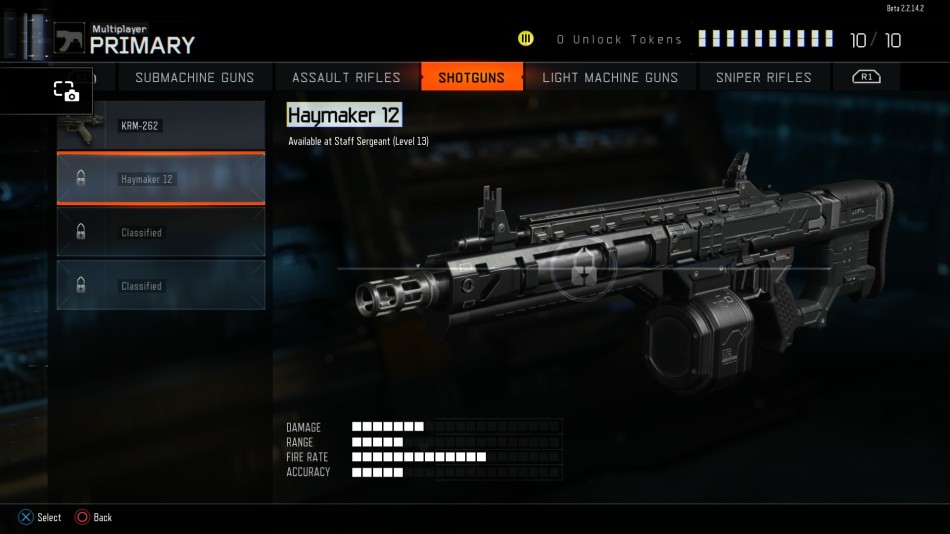Show the Light Machine Guns tab
950x534 pixels.
[x=610, y=77]
